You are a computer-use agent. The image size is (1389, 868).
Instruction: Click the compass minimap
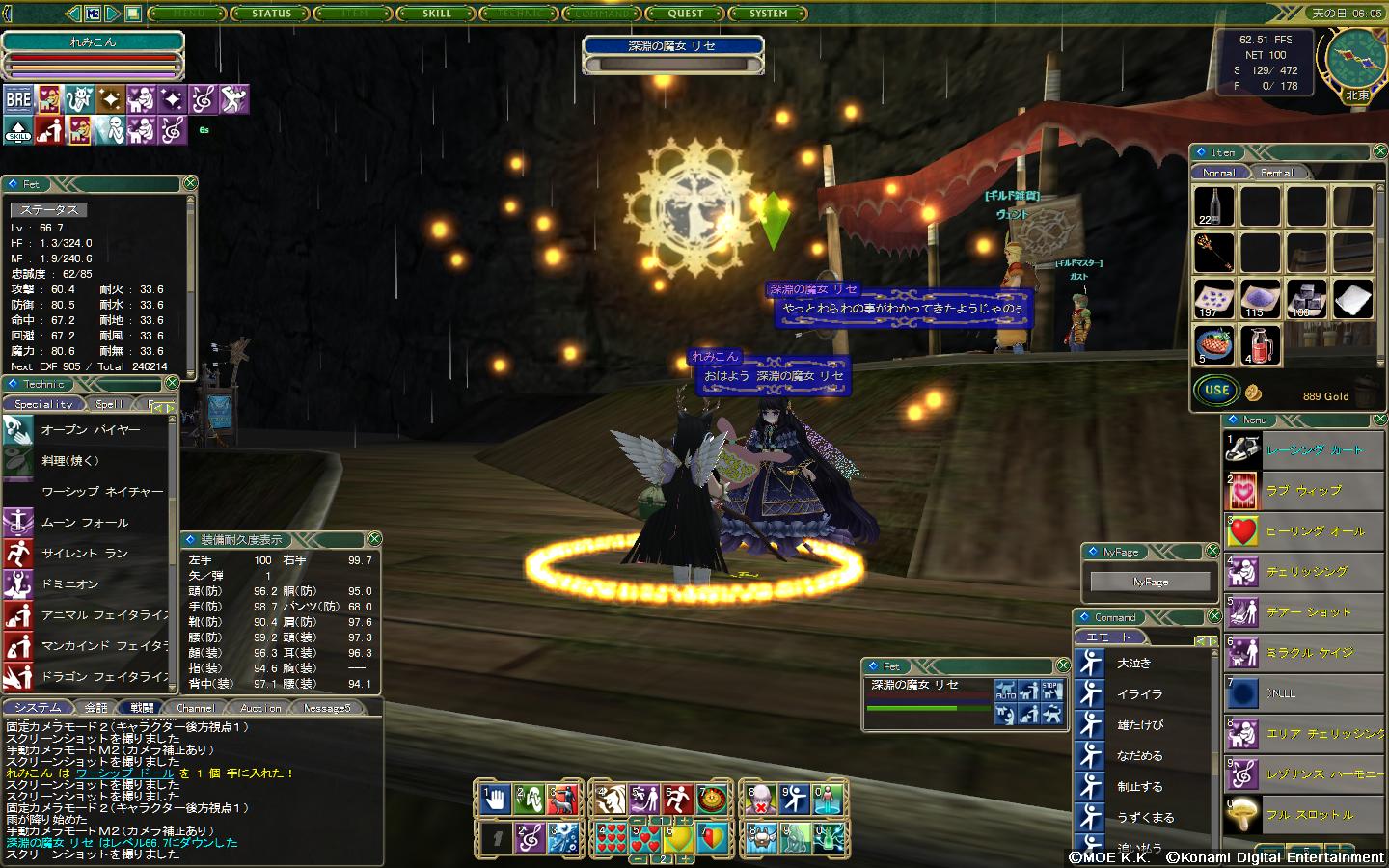[1355, 58]
